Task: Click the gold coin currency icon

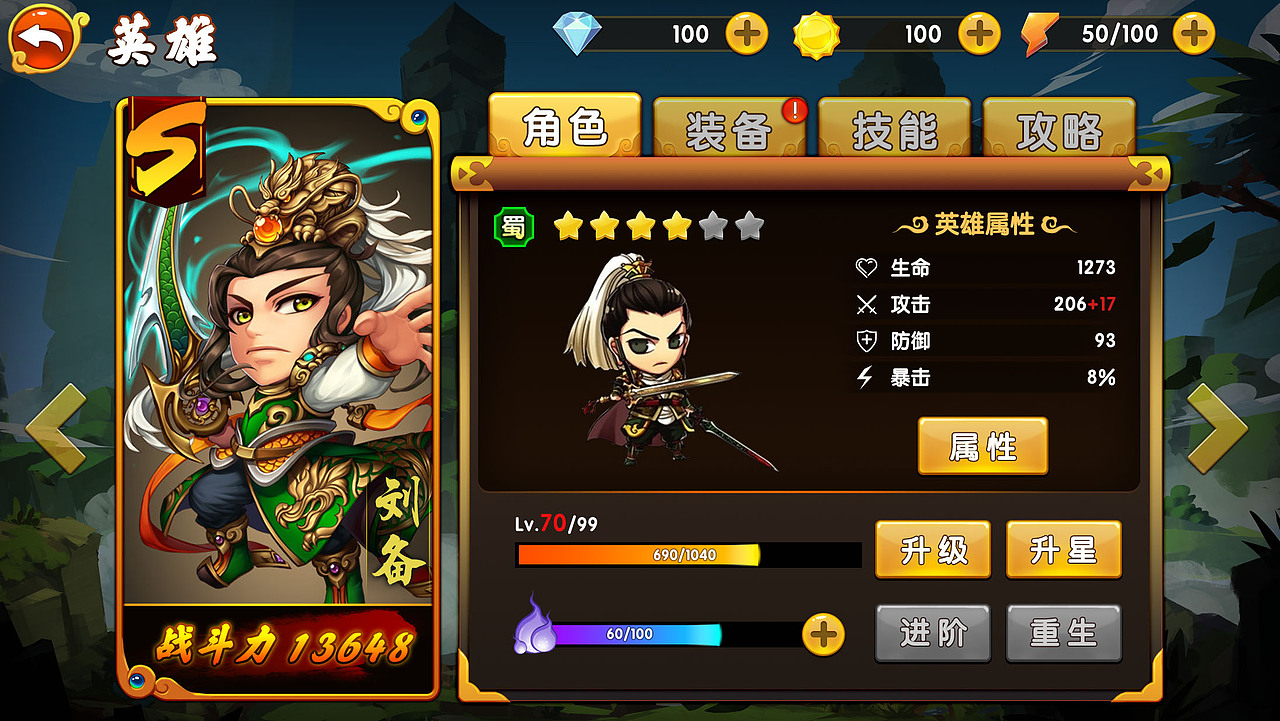Action: pyautogui.click(x=816, y=33)
